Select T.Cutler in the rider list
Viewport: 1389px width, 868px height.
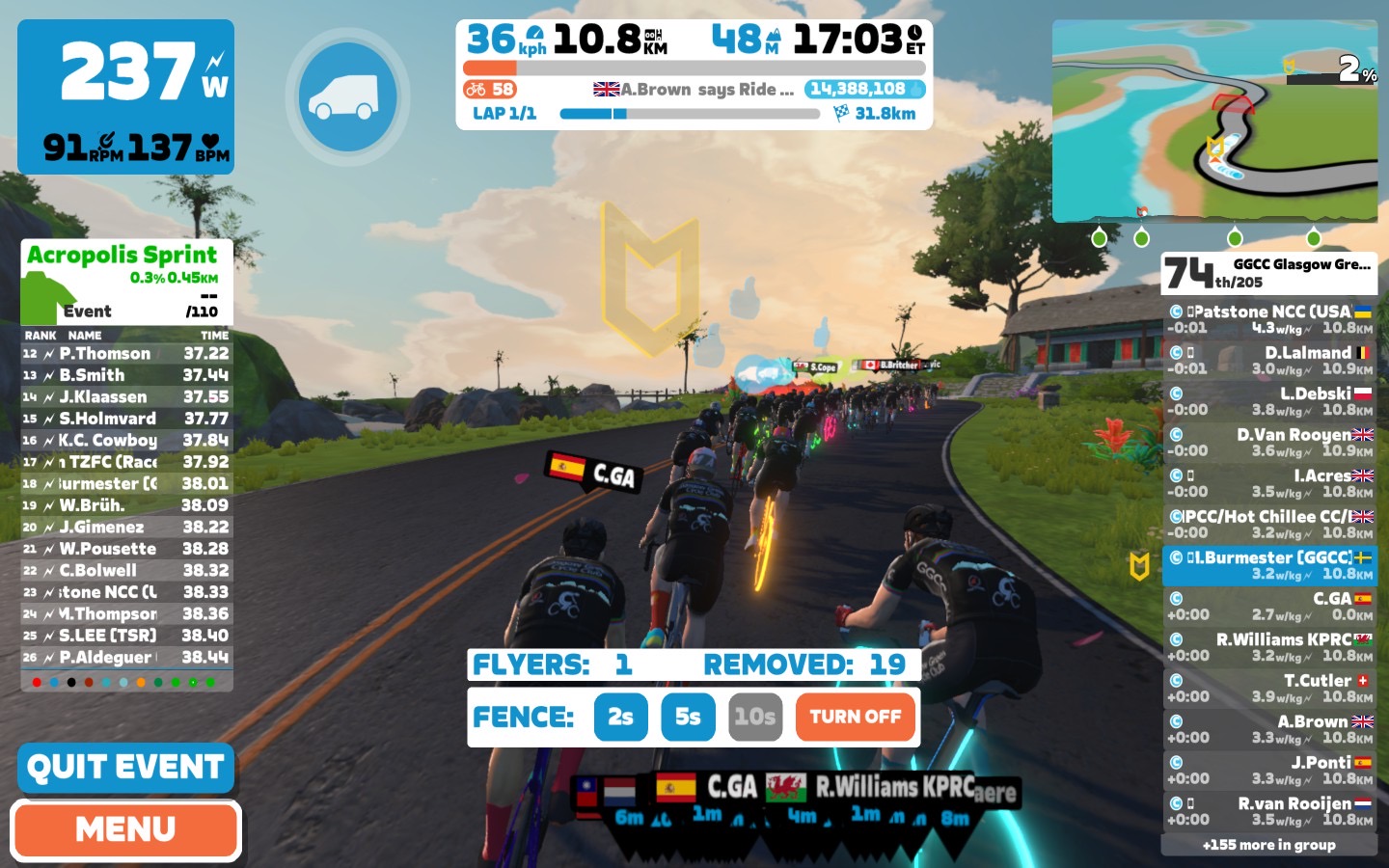(1268, 688)
